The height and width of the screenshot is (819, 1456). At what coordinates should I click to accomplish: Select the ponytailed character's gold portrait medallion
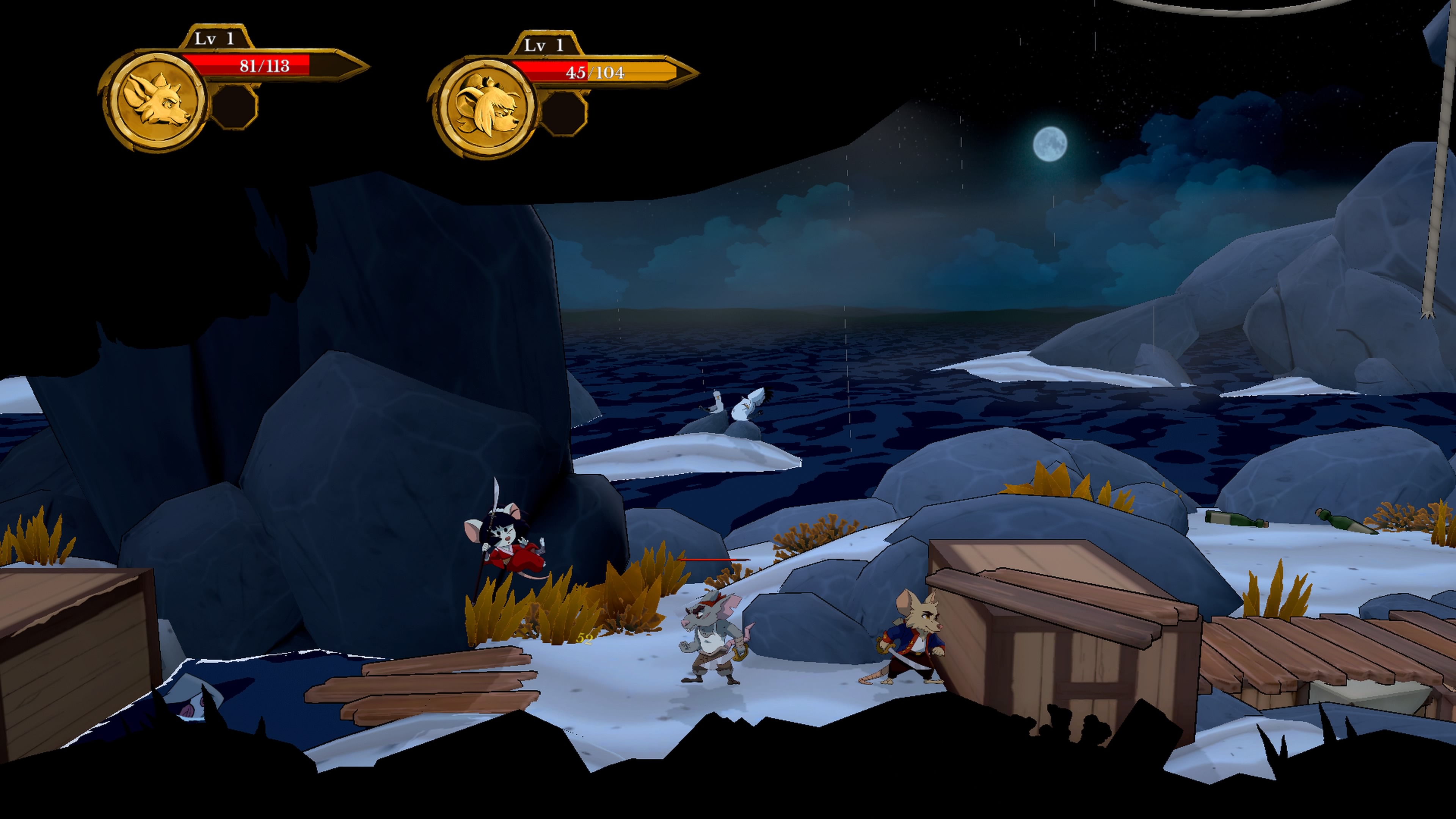485,107
